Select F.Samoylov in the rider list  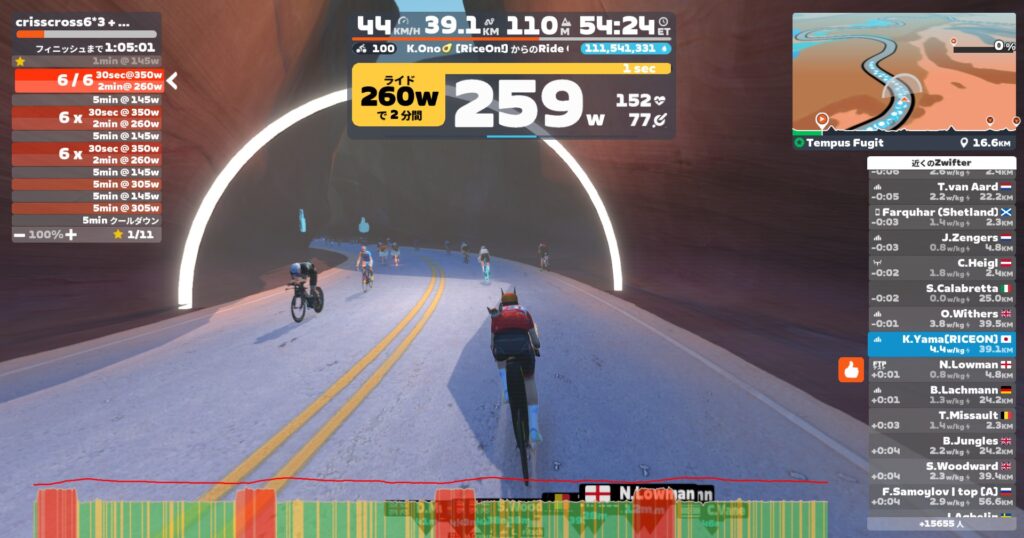point(941,495)
